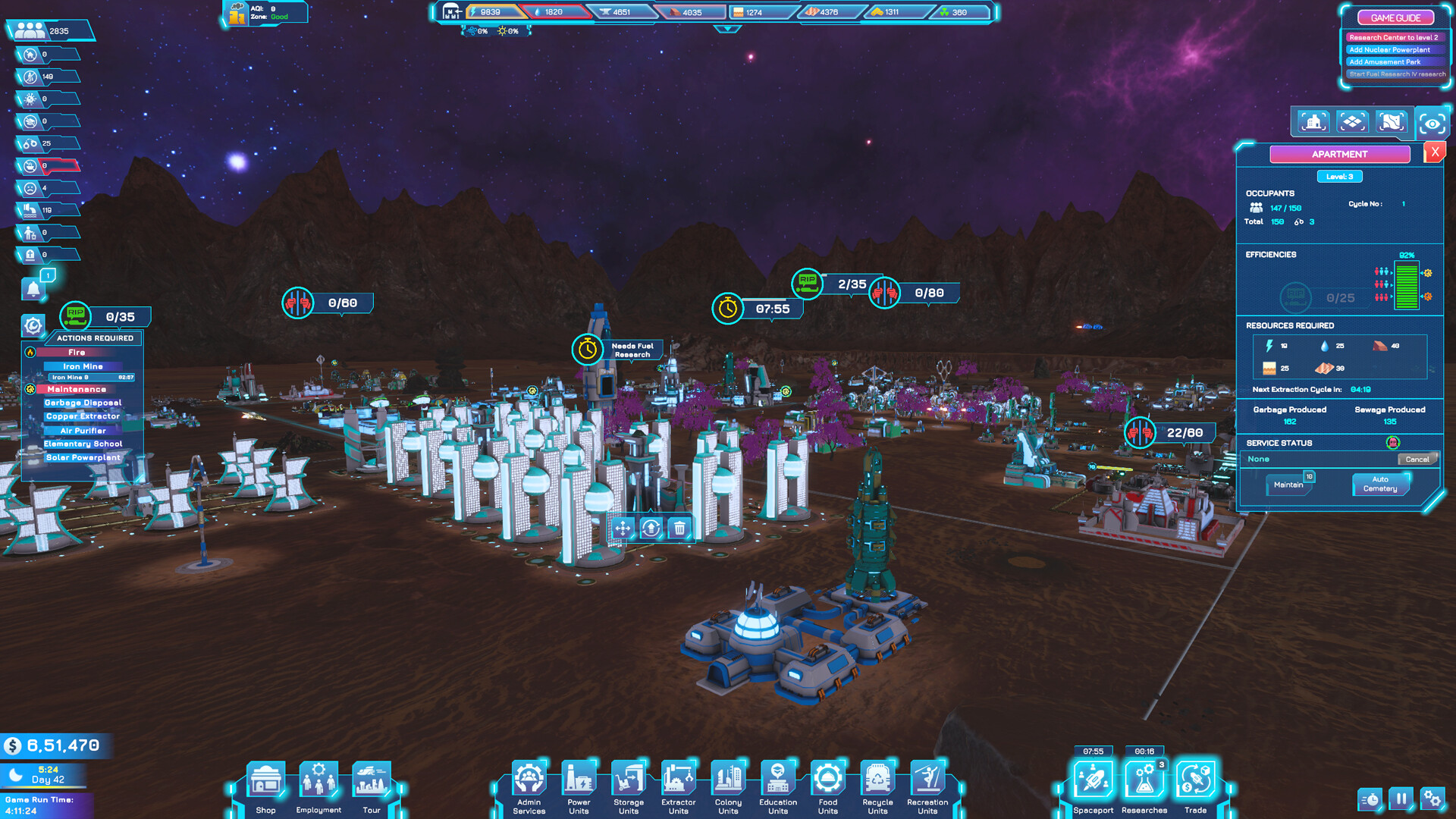Activate the Auto Cemetery button
The width and height of the screenshot is (1456, 819).
point(1379,484)
